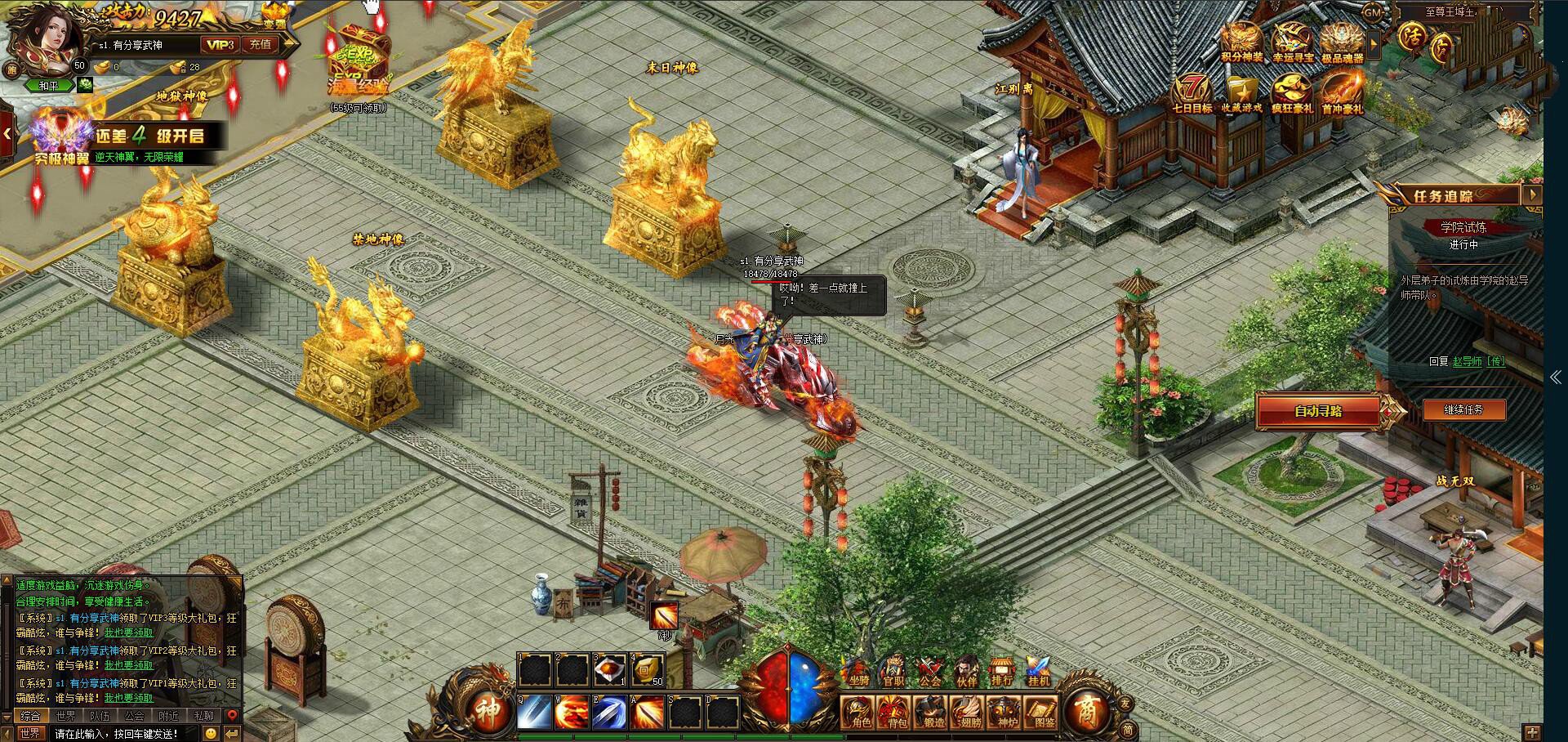Toggle 收藏游戏 to favorite the game
The height and width of the screenshot is (742, 1568).
1243,90
